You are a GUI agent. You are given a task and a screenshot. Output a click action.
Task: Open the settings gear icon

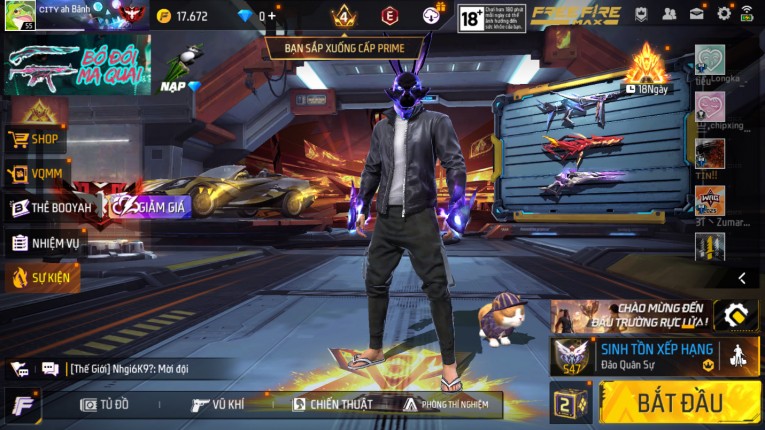[x=724, y=14]
